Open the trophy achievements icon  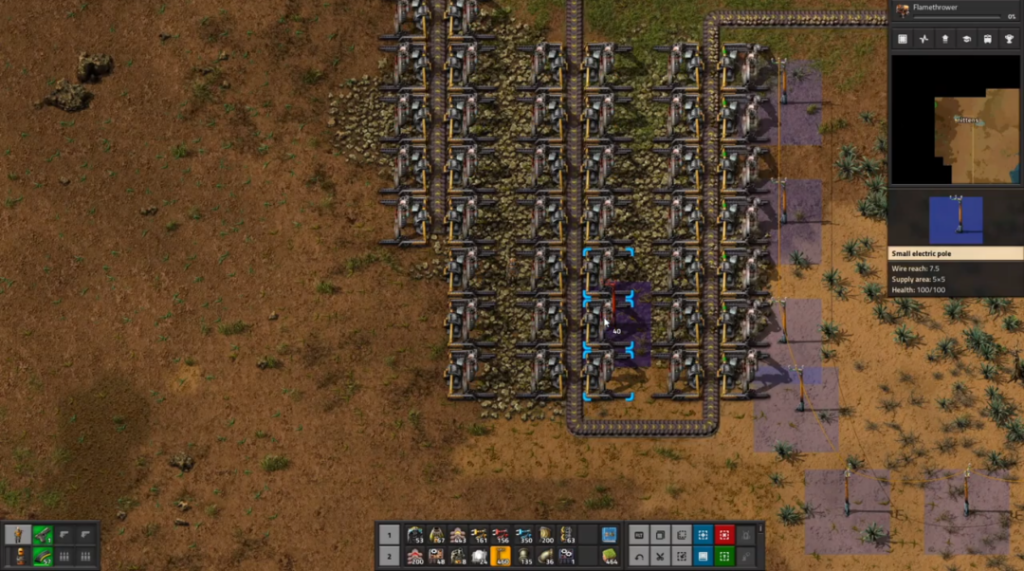click(x=1009, y=39)
